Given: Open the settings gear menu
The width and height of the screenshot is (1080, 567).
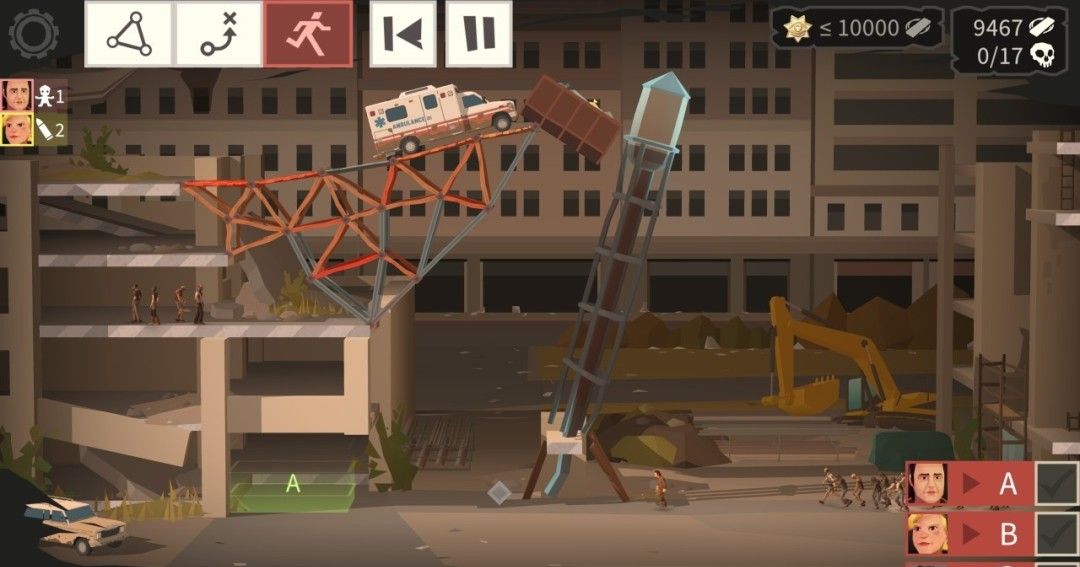Looking at the screenshot, I should pos(33,33).
